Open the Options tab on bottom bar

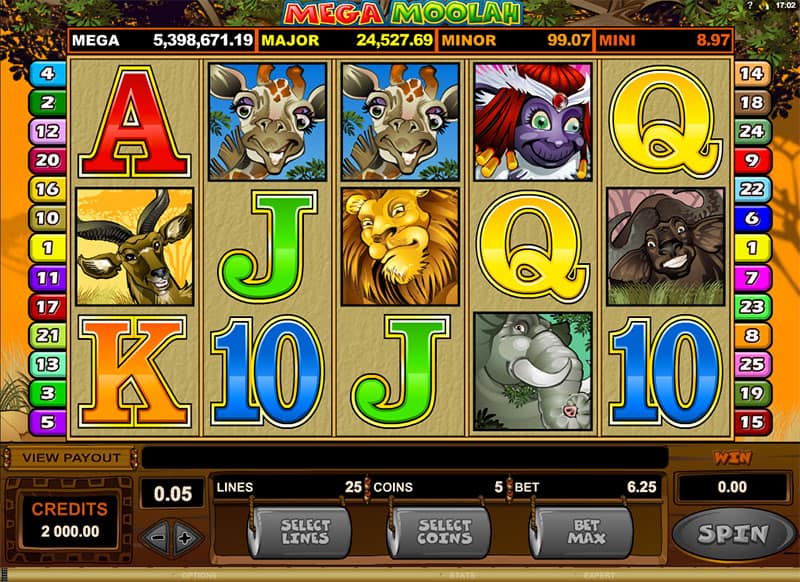pyautogui.click(x=197, y=577)
